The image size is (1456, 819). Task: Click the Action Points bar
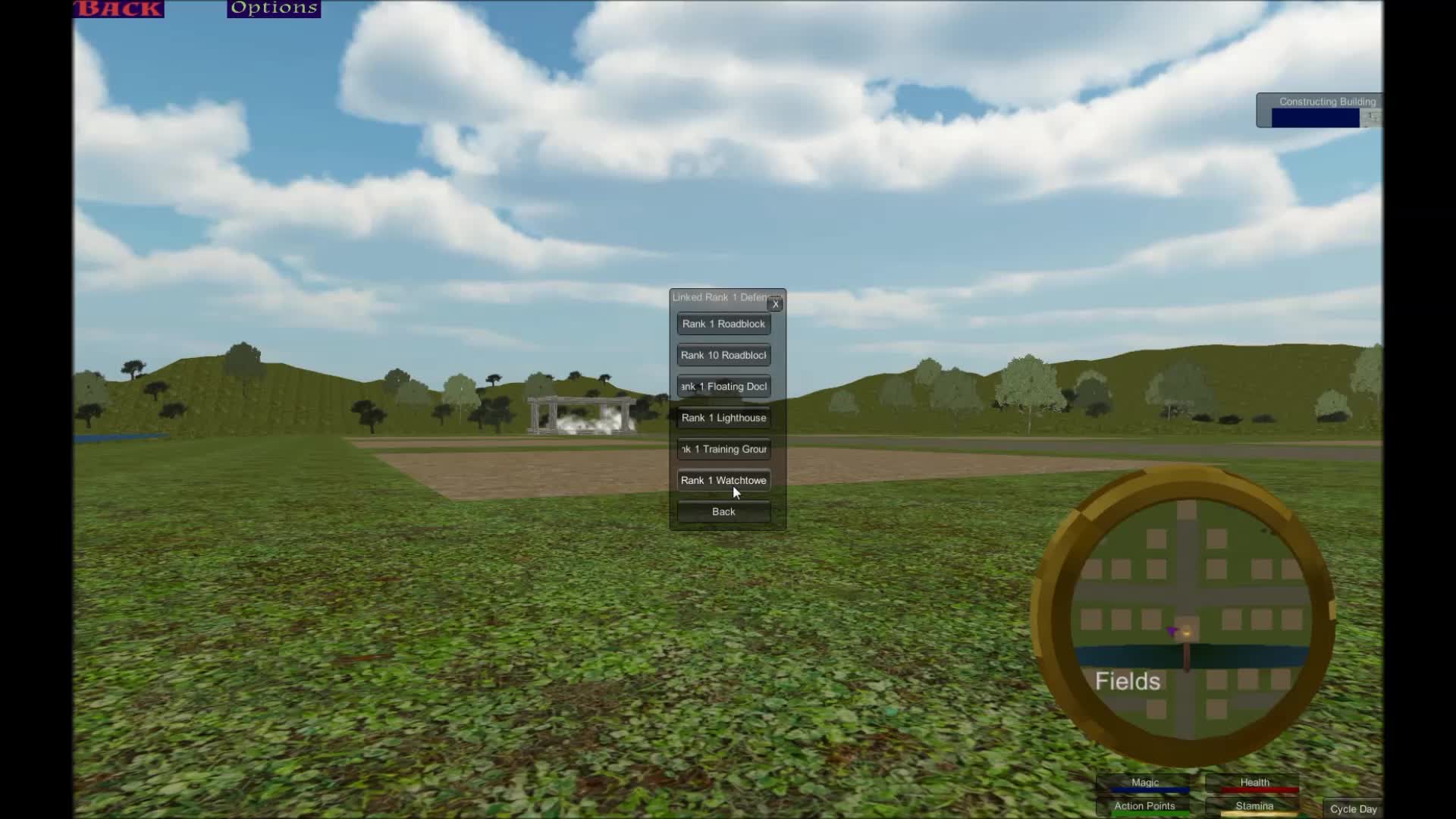(1144, 806)
